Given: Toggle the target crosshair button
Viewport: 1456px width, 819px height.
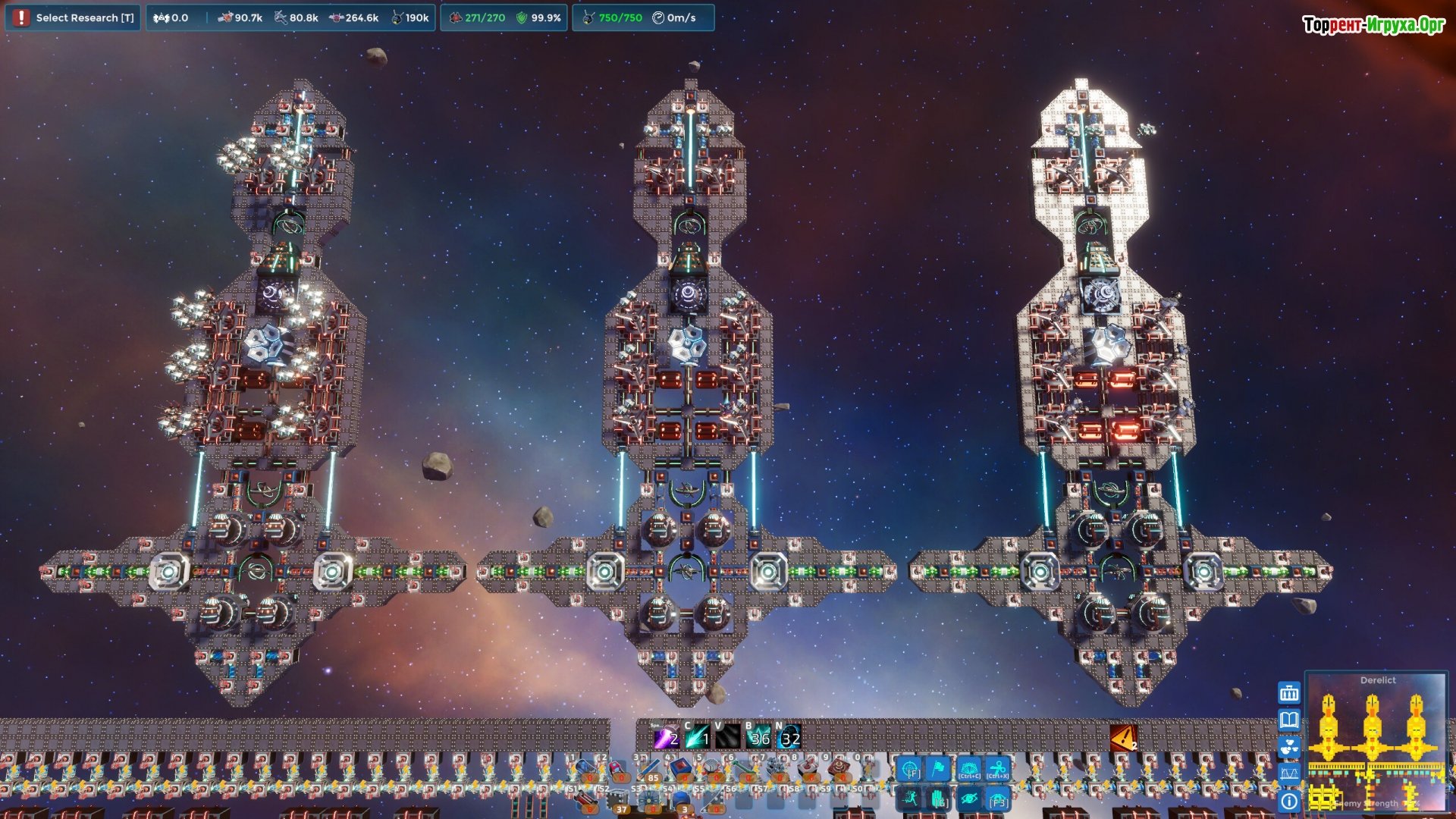Looking at the screenshot, I should (909, 770).
